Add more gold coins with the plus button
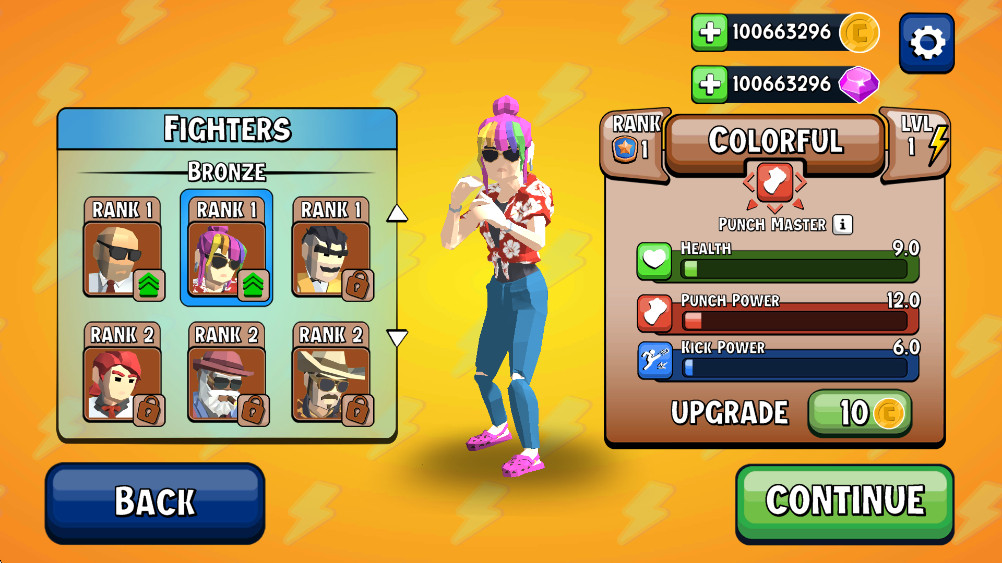 pyautogui.click(x=710, y=33)
